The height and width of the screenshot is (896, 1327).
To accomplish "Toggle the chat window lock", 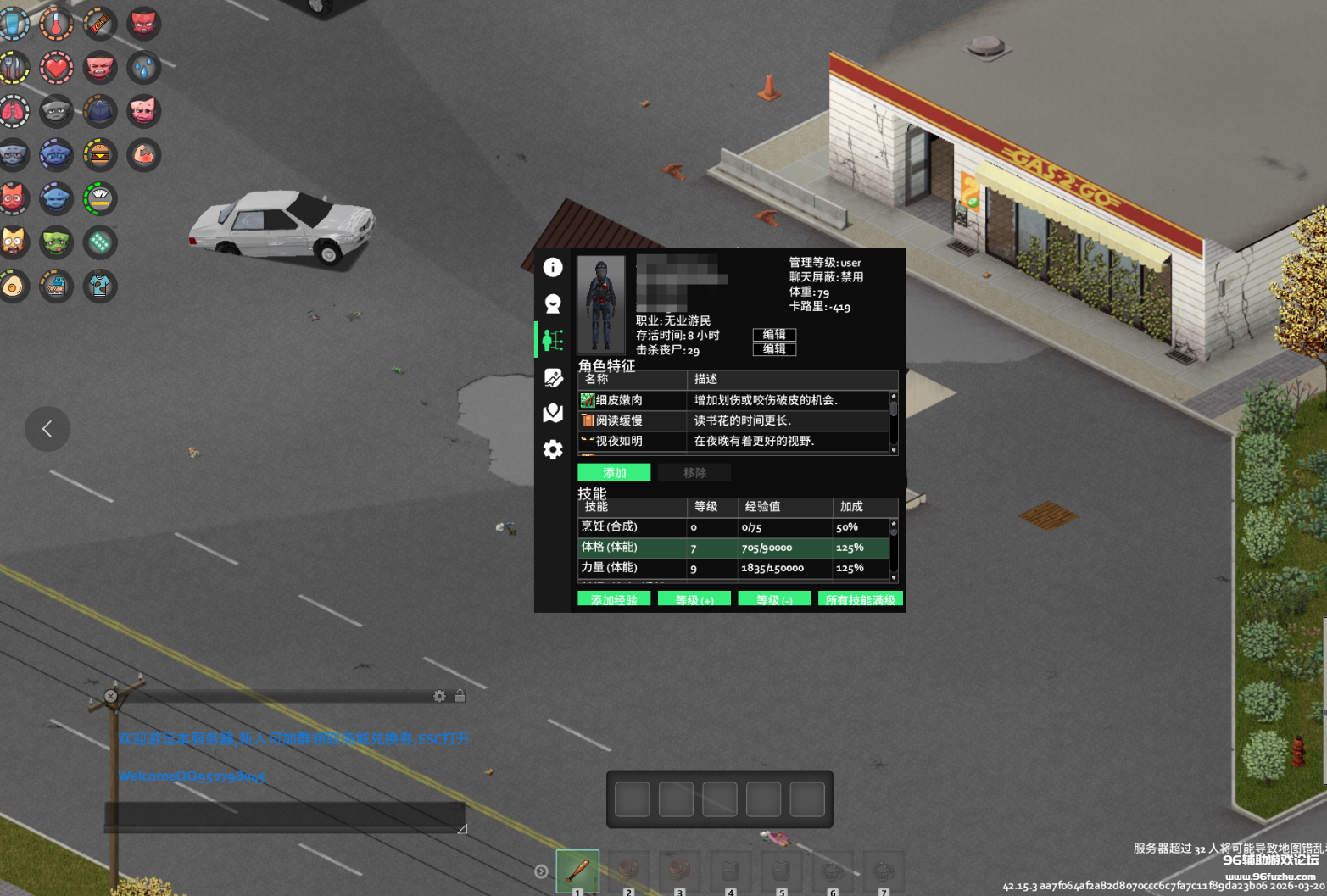I will pos(460,696).
